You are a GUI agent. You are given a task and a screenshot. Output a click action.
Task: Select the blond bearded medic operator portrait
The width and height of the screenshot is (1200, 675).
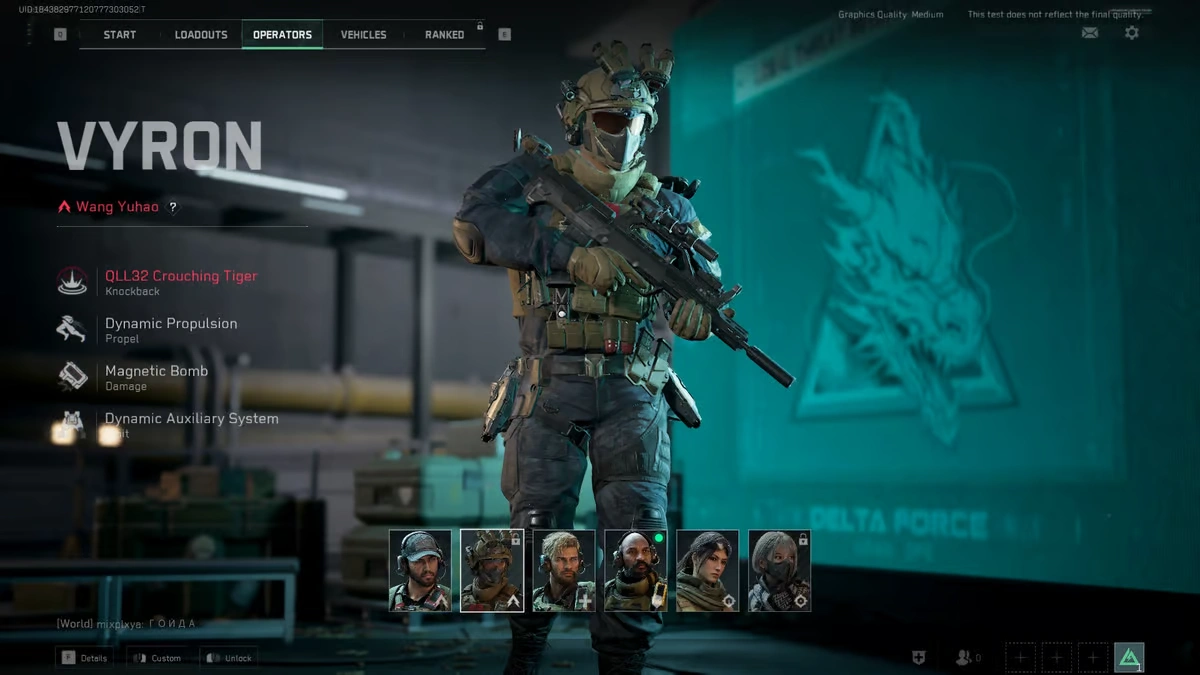(564, 570)
